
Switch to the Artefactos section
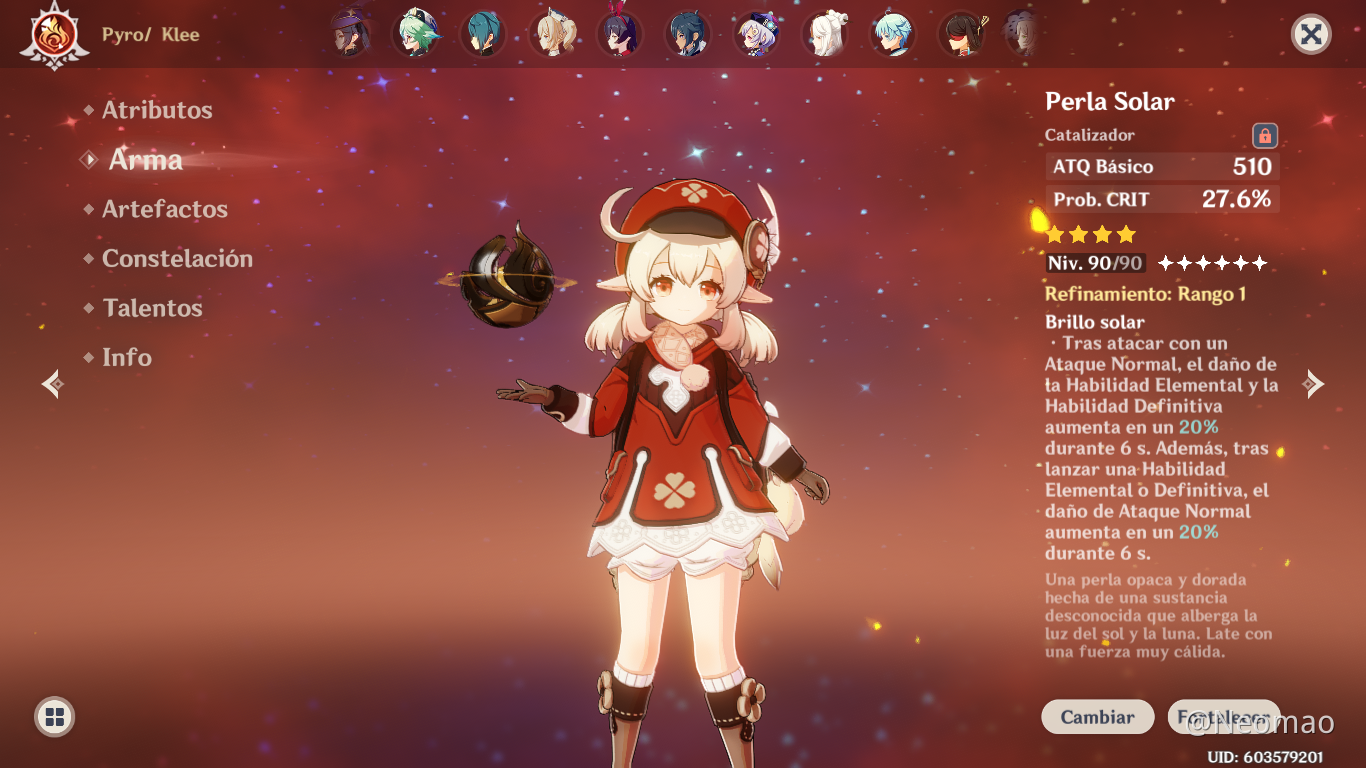click(164, 209)
